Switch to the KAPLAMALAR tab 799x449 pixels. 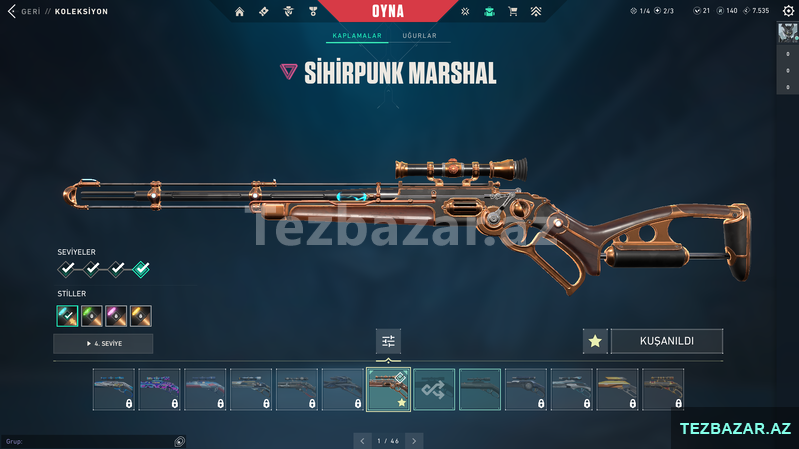click(357, 36)
